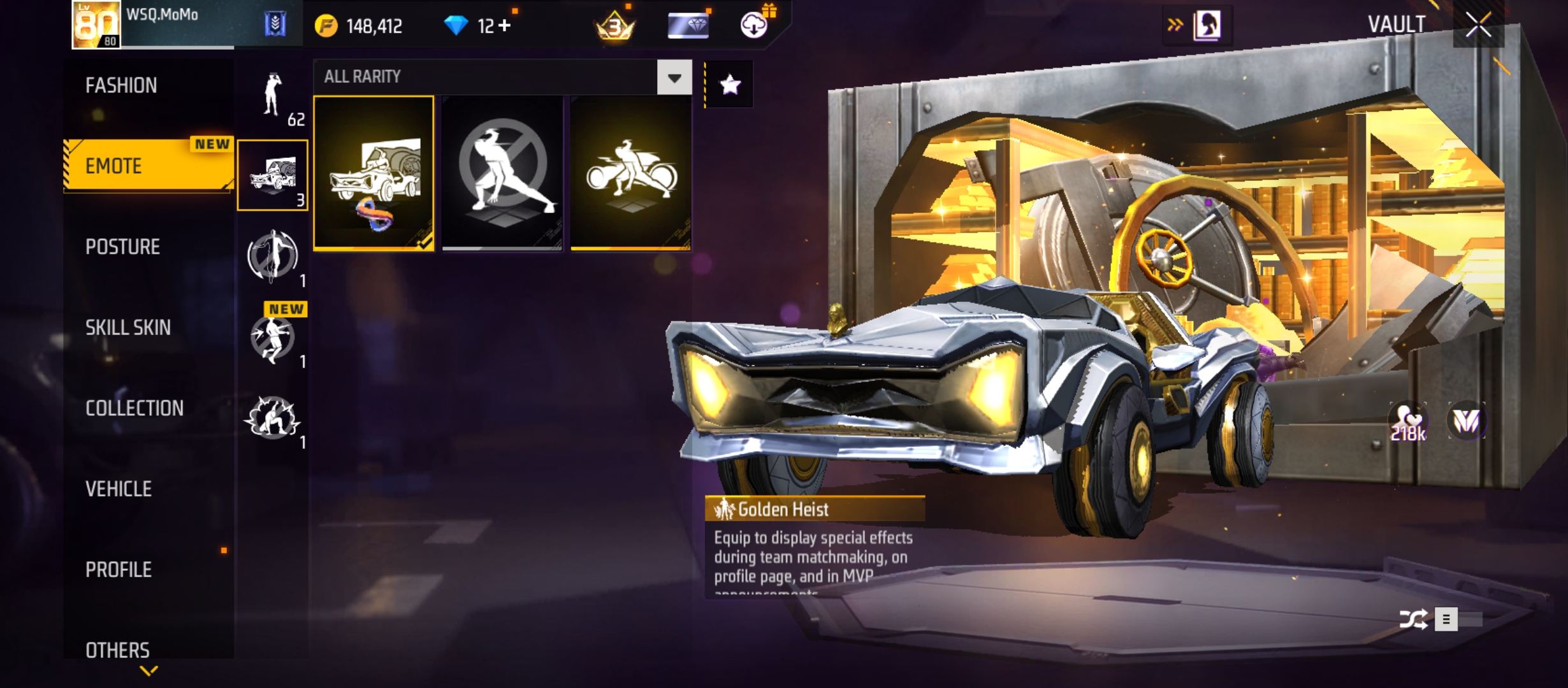The height and width of the screenshot is (688, 1568).
Task: Open the standing emote subcategory with 62 items
Action: [x=273, y=97]
